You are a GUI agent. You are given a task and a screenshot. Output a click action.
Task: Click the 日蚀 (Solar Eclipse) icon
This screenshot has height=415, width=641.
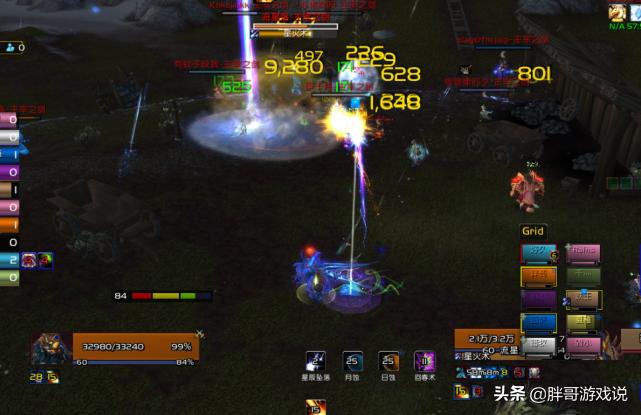pos(388,360)
